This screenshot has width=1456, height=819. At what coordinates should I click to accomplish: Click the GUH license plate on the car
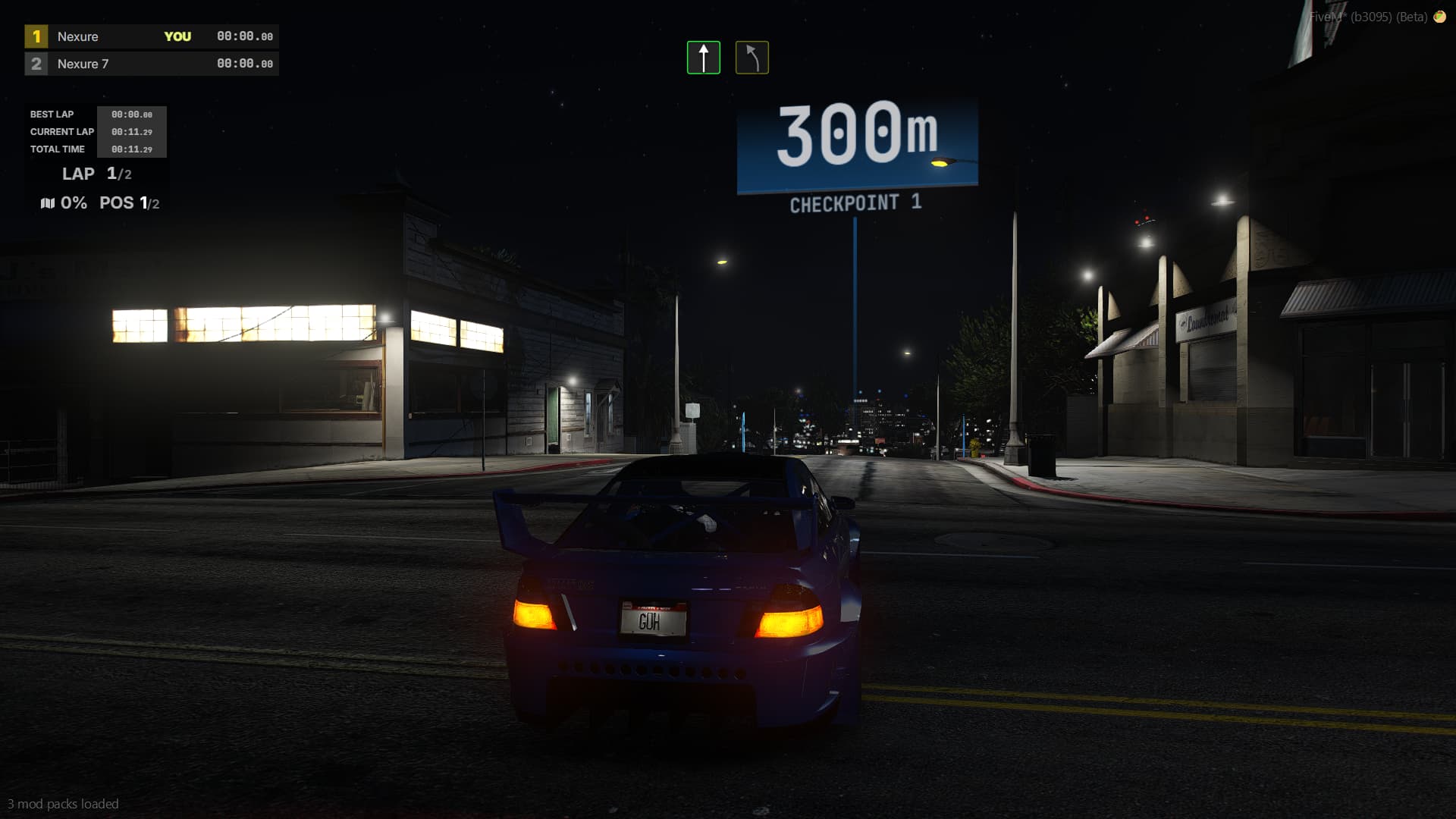[x=654, y=618]
